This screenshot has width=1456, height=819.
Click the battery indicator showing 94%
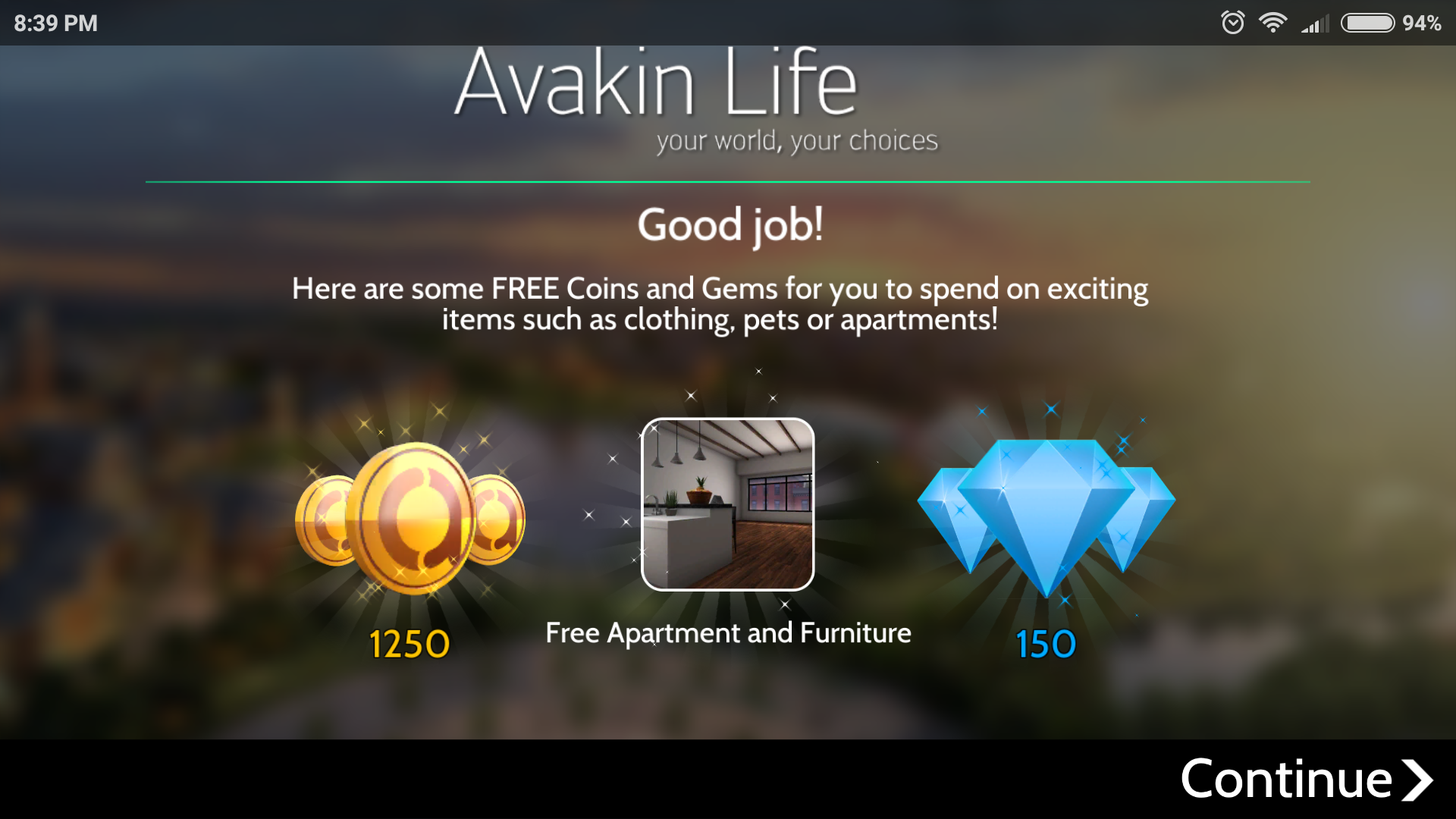click(1370, 23)
